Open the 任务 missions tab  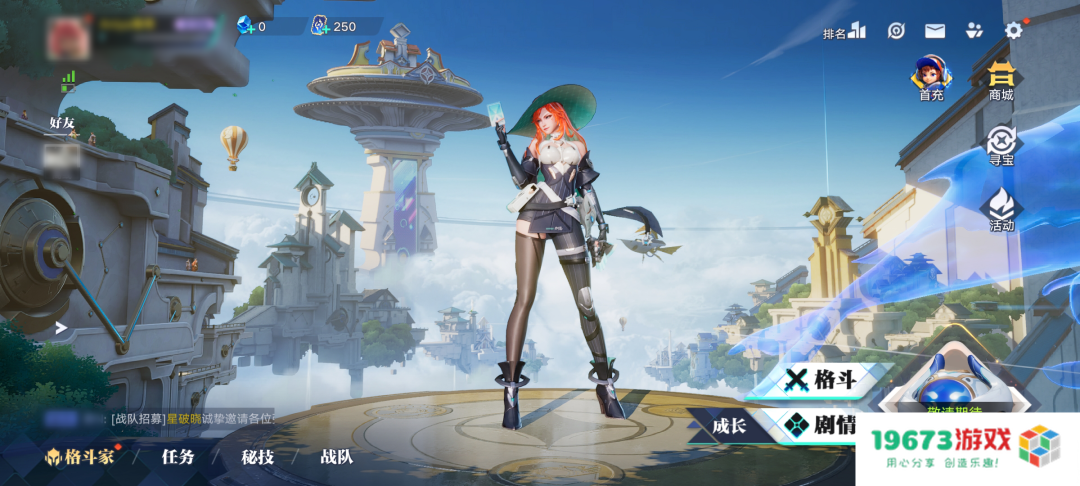pyautogui.click(x=178, y=458)
